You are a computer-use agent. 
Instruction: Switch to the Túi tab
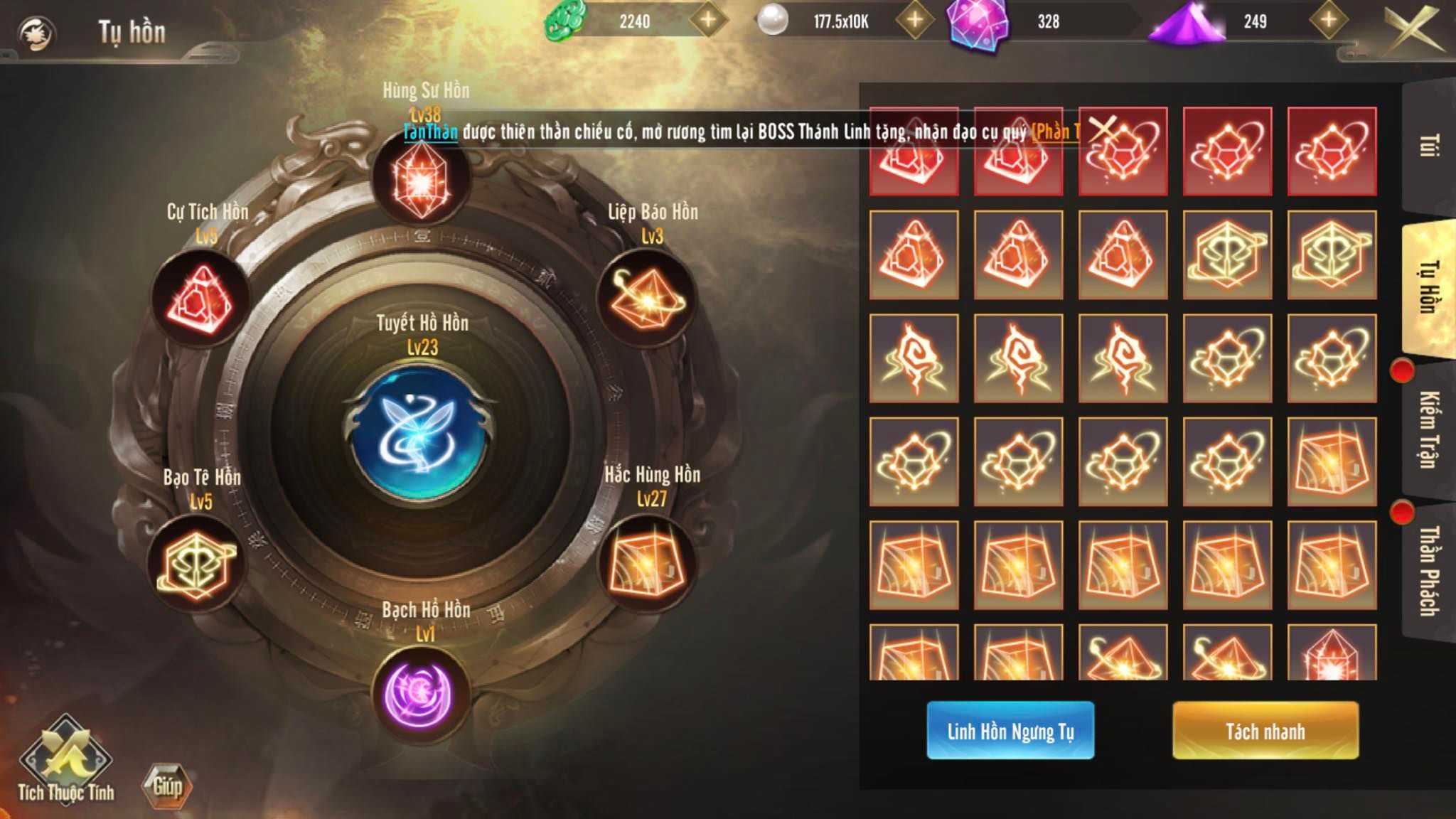click(1429, 146)
